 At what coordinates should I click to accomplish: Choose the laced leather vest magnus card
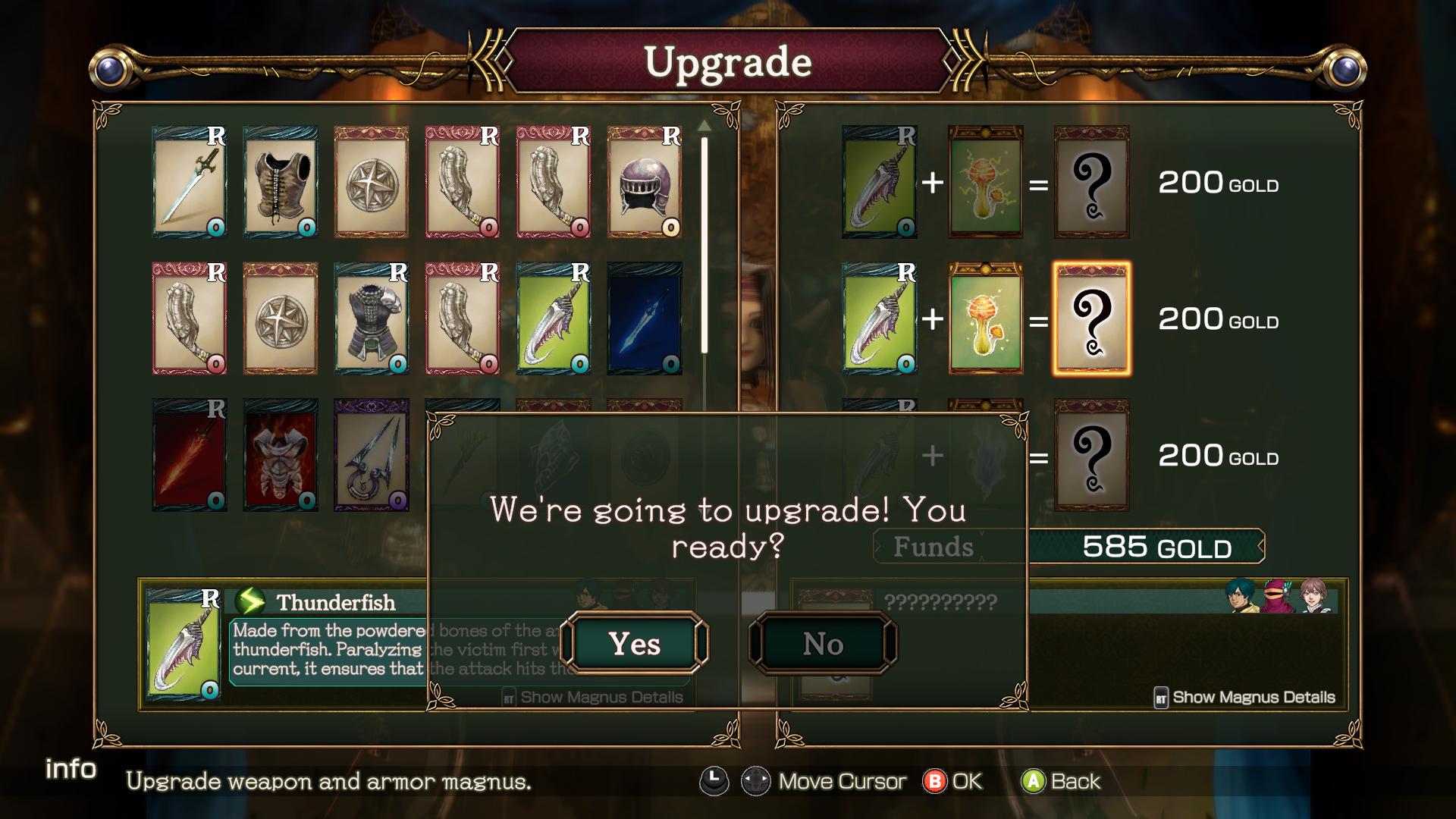[281, 182]
